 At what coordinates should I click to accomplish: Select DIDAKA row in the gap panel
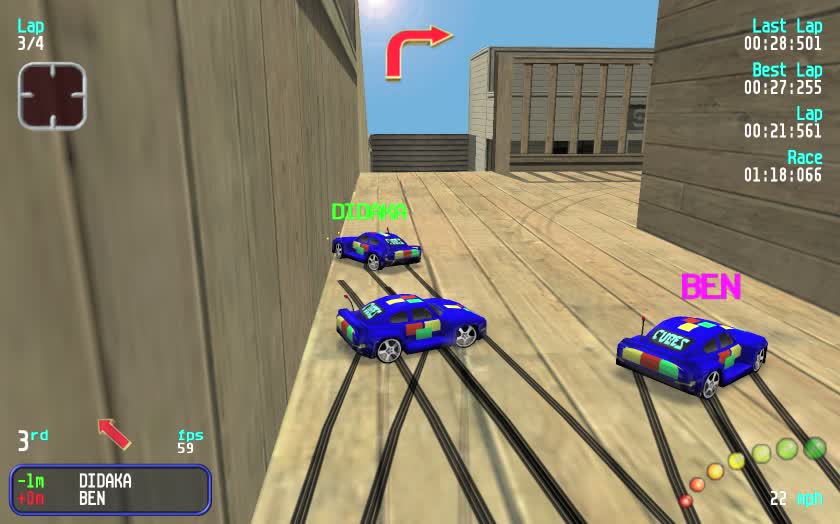[x=108, y=481]
